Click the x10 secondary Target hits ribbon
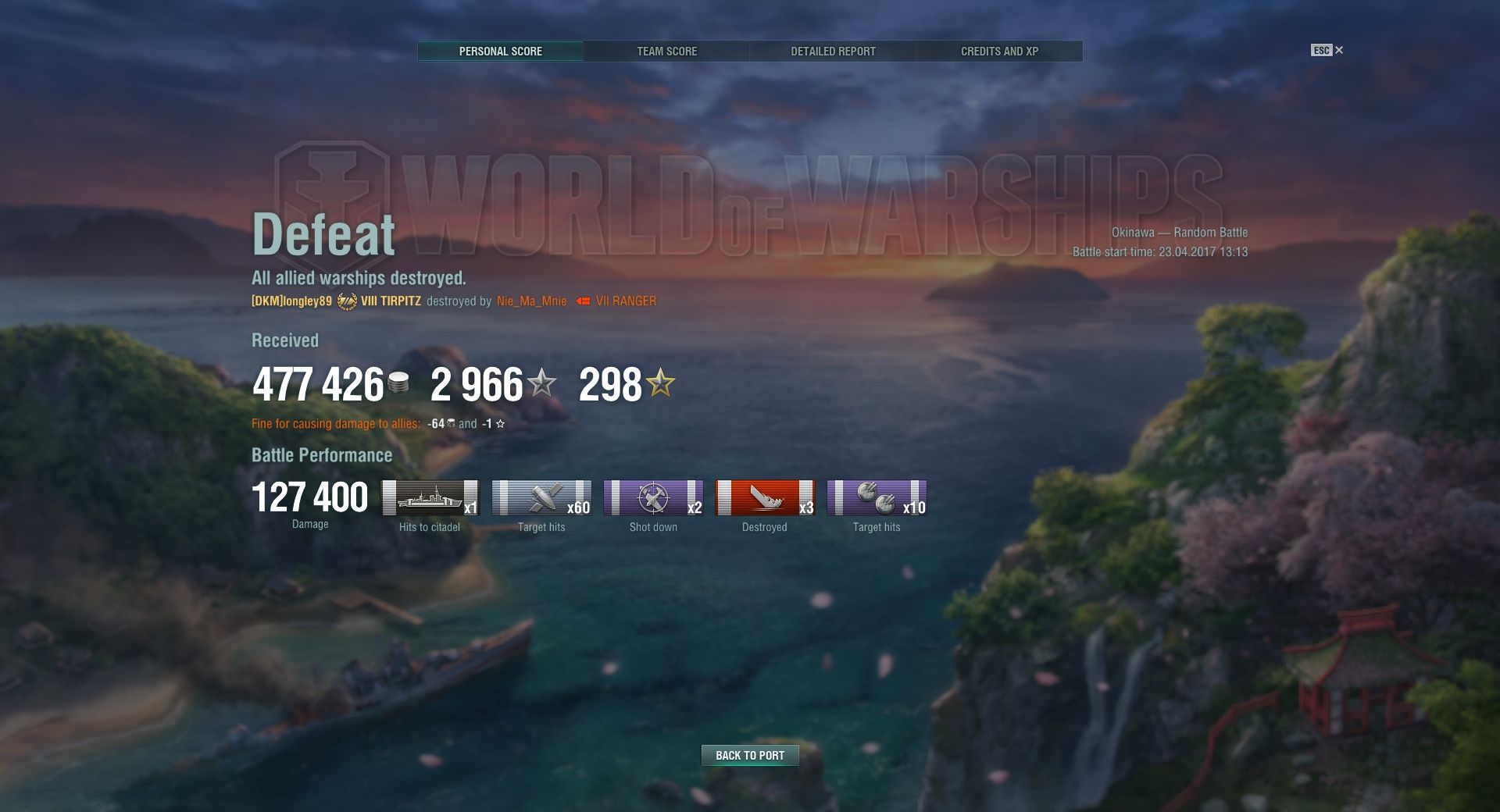 tap(877, 498)
